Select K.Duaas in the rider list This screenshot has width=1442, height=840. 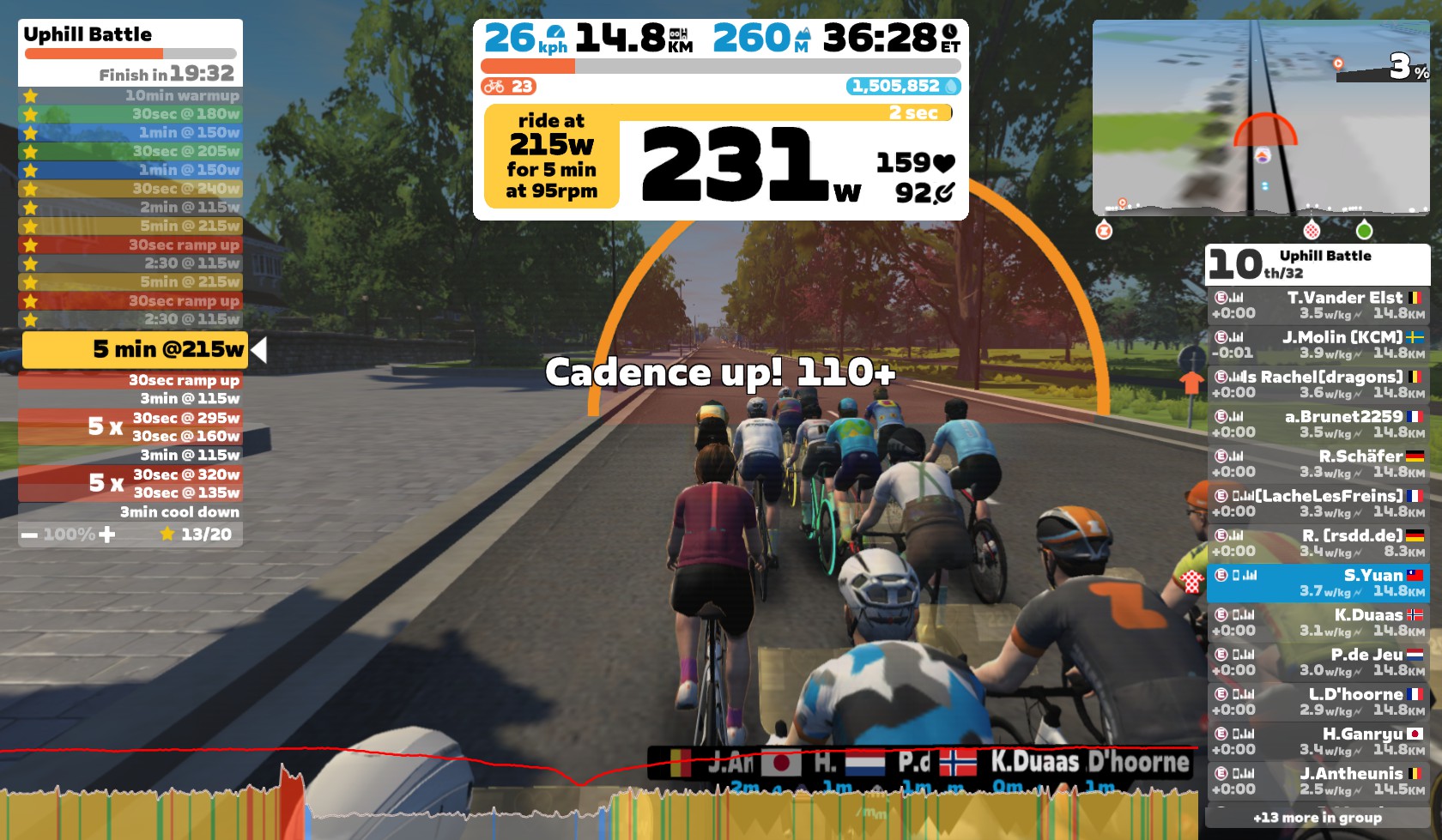click(x=1318, y=622)
